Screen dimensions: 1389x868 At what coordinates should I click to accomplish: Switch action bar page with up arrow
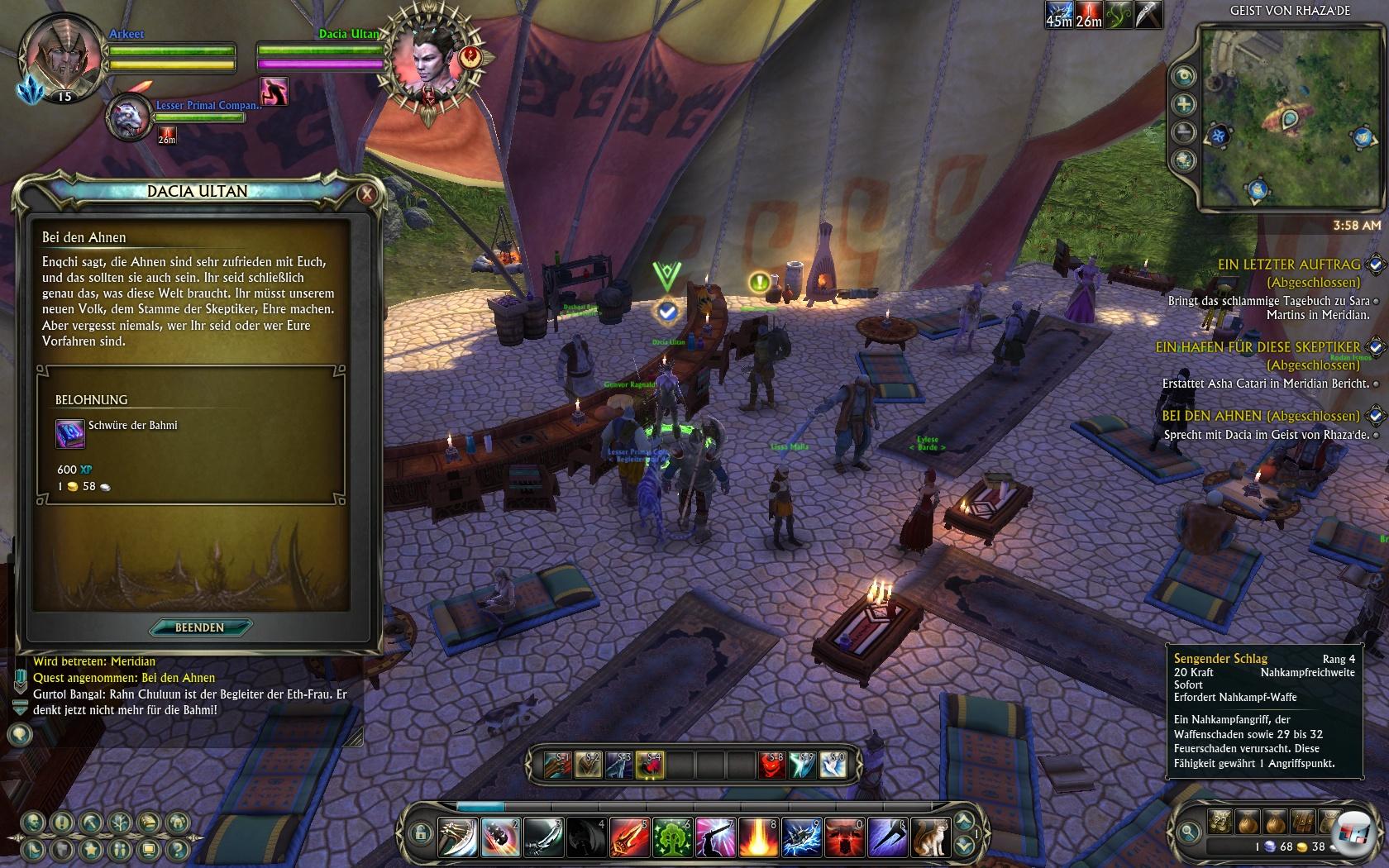click(x=962, y=822)
